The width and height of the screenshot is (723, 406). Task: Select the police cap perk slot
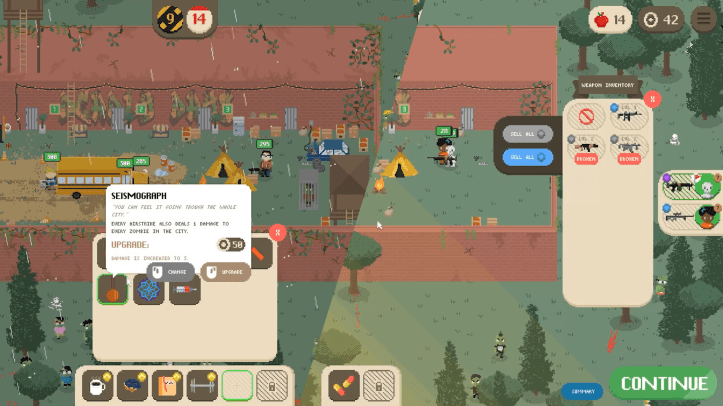(x=132, y=383)
